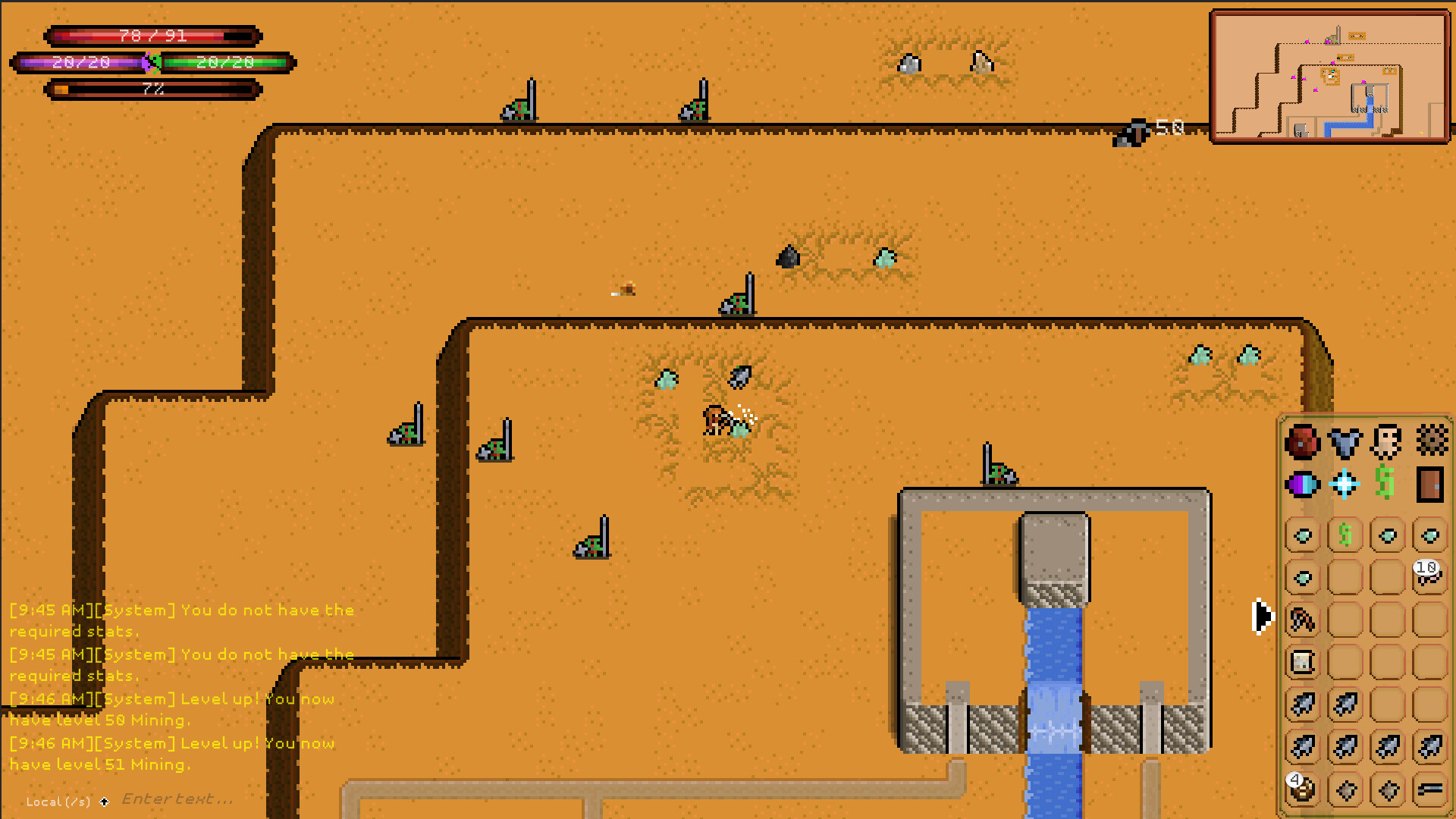Click the stack of 10 glasses item

click(x=1429, y=579)
